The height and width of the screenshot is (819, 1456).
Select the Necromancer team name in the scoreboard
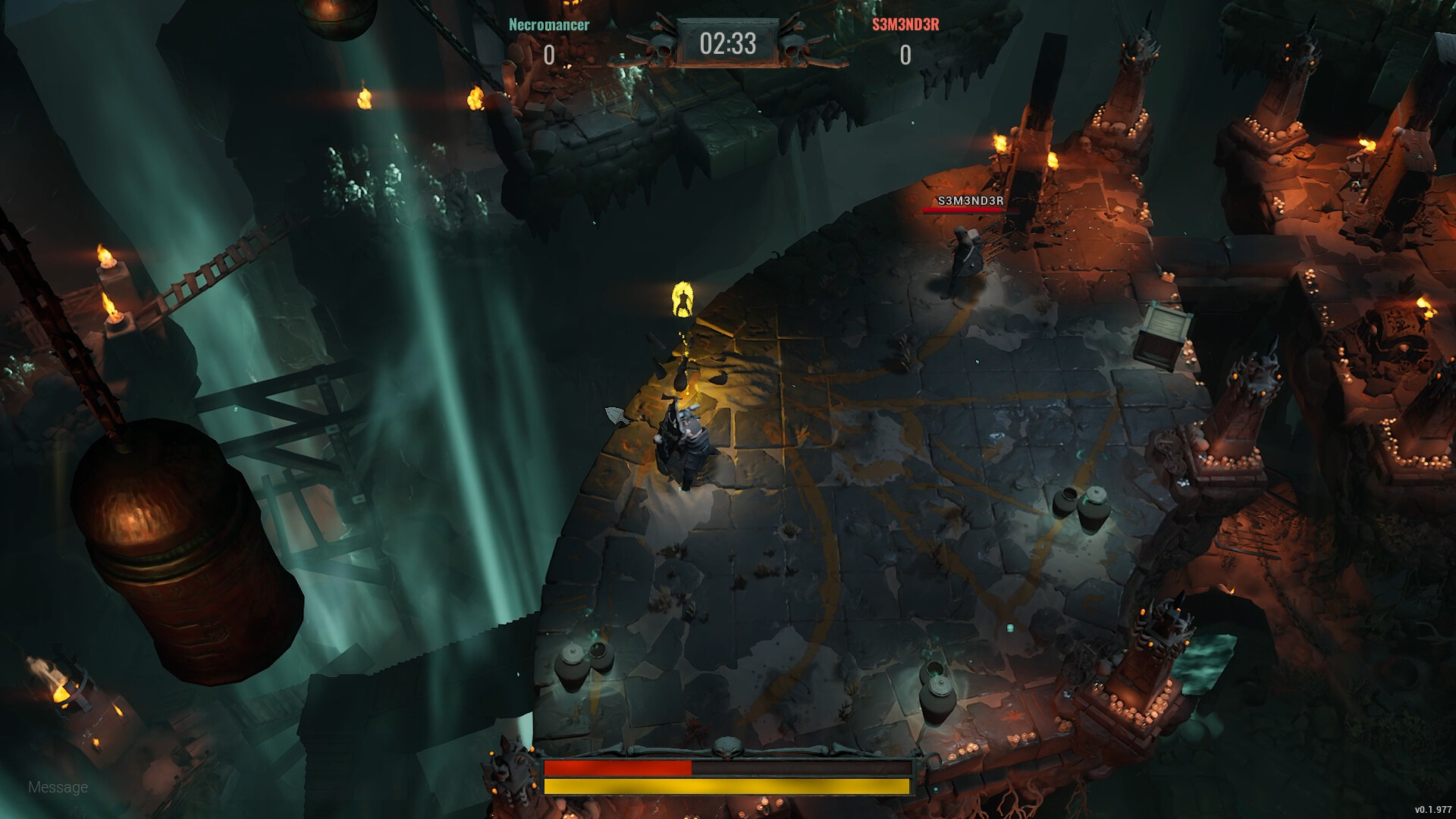pyautogui.click(x=548, y=25)
